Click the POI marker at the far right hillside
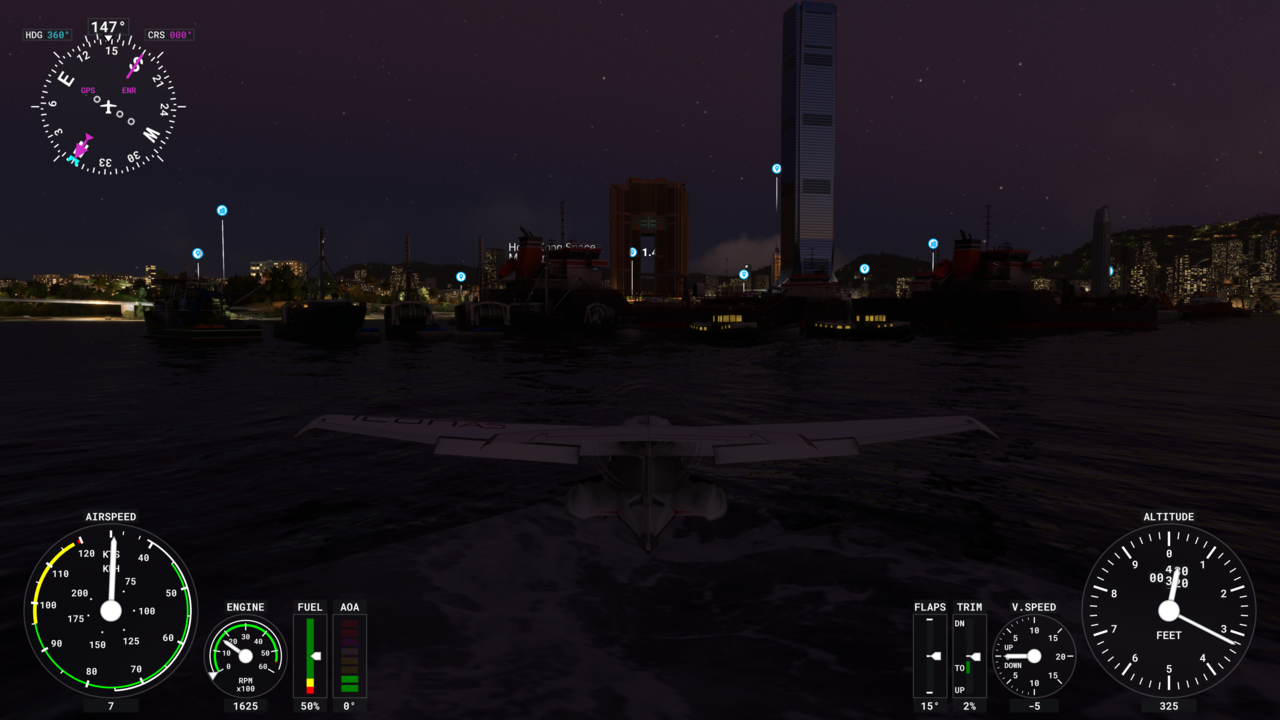 (x=1111, y=268)
